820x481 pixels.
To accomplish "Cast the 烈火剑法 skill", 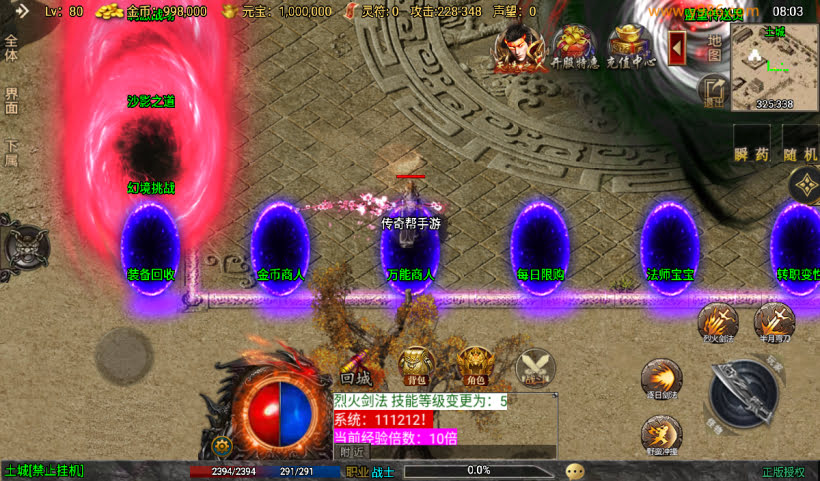I will (x=718, y=322).
